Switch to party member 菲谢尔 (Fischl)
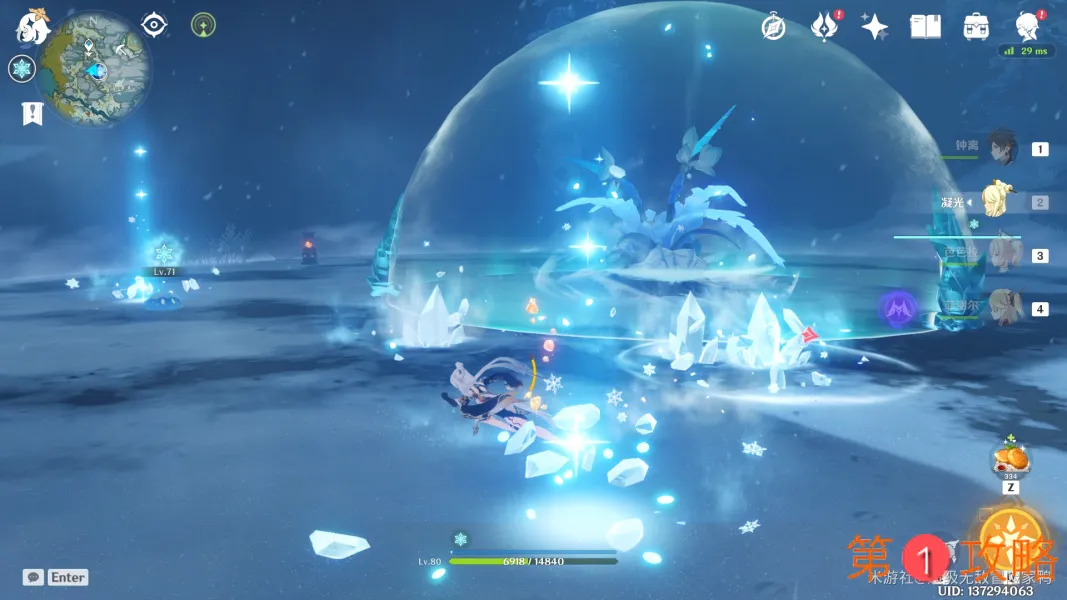 click(1000, 308)
